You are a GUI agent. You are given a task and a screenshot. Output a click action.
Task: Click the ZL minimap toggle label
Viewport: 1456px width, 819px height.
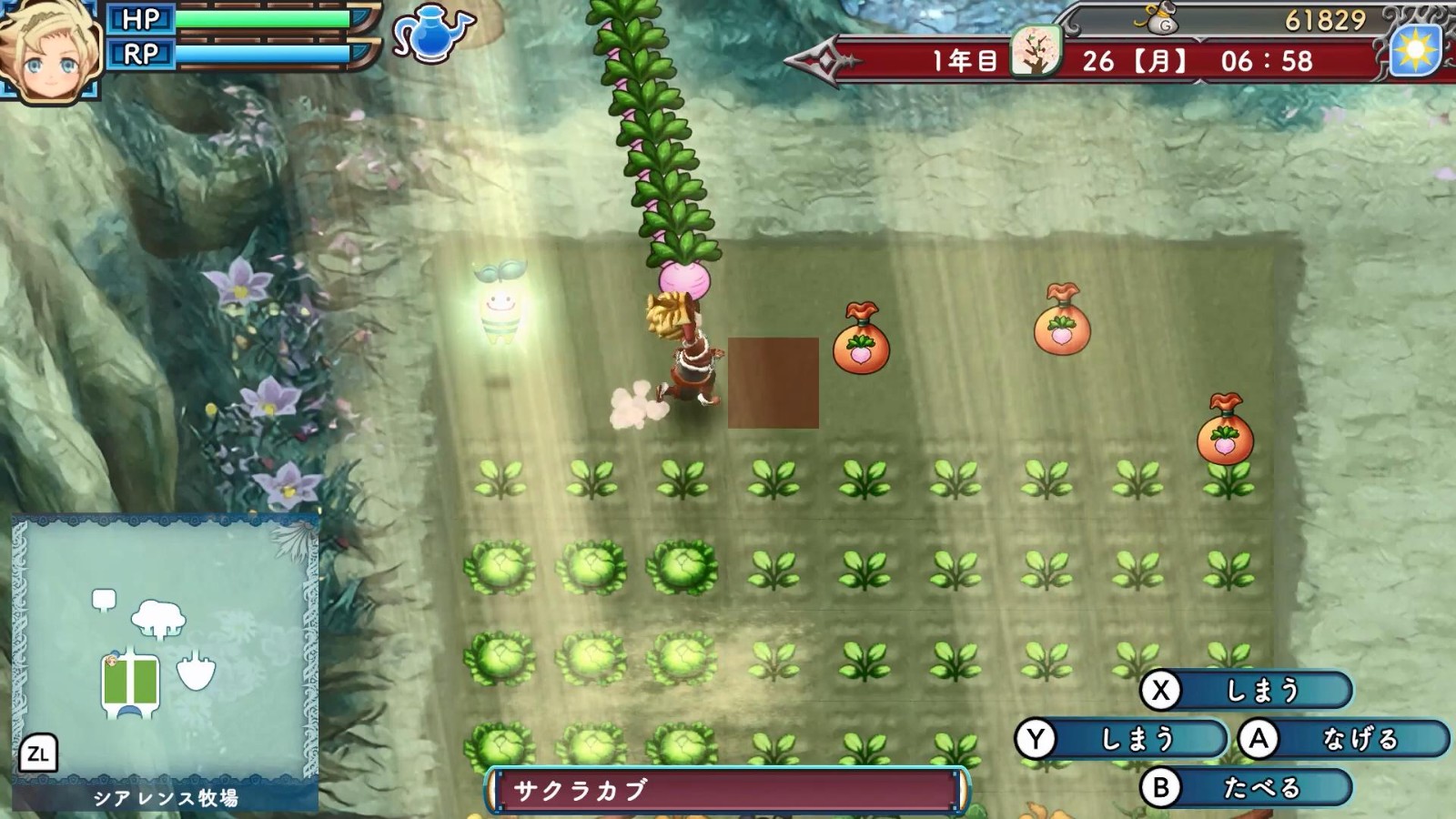pyautogui.click(x=40, y=753)
